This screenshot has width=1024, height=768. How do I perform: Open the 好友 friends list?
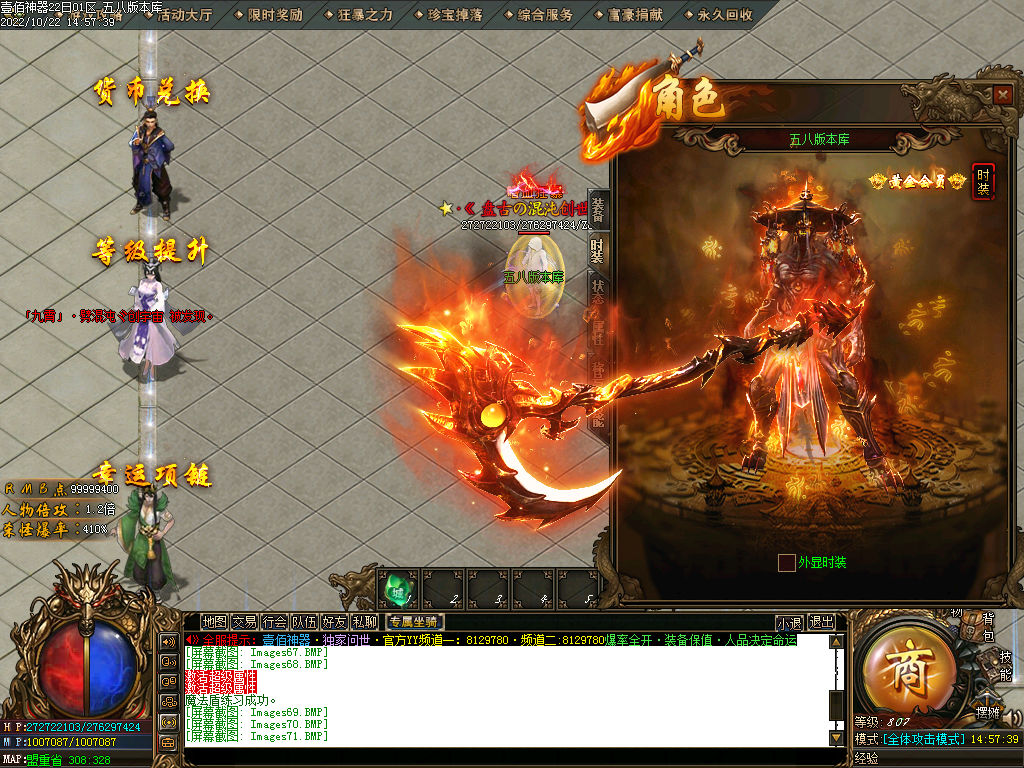[x=334, y=622]
